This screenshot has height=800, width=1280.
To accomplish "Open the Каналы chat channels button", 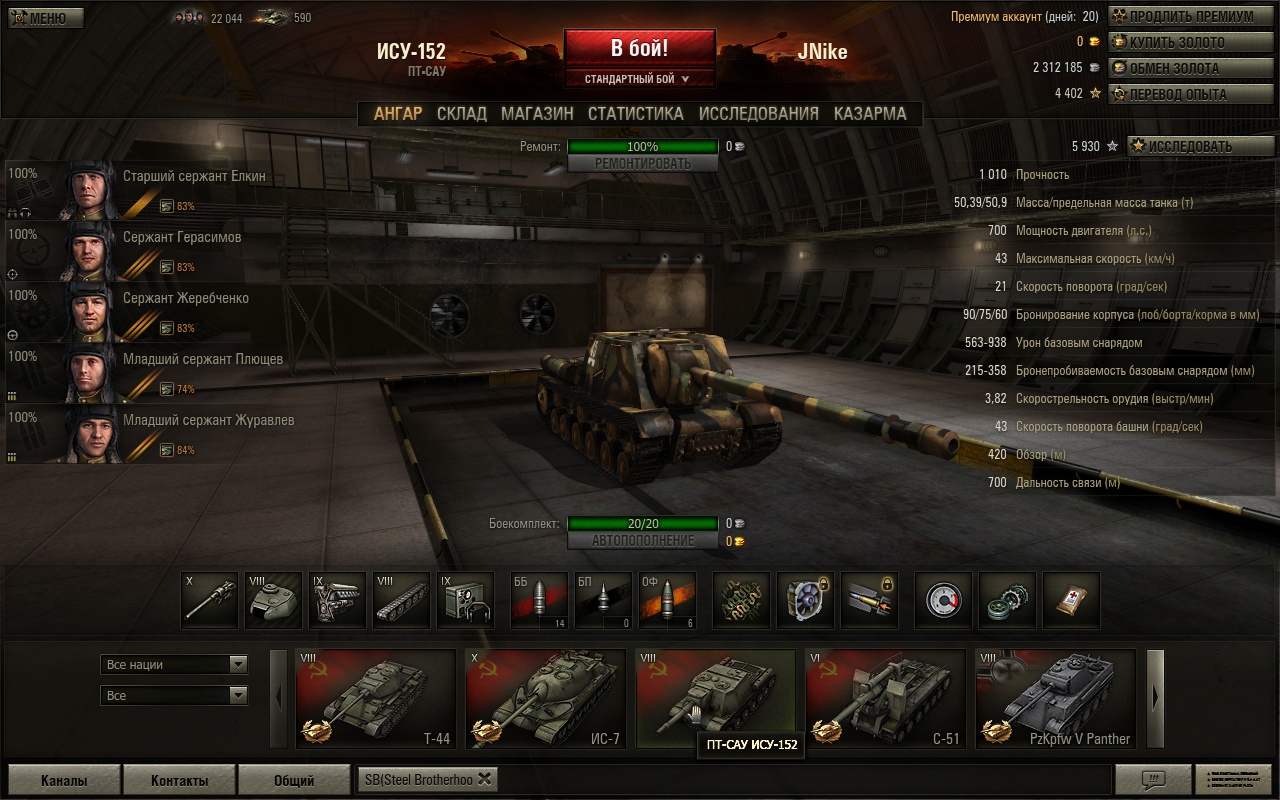I will coord(64,780).
